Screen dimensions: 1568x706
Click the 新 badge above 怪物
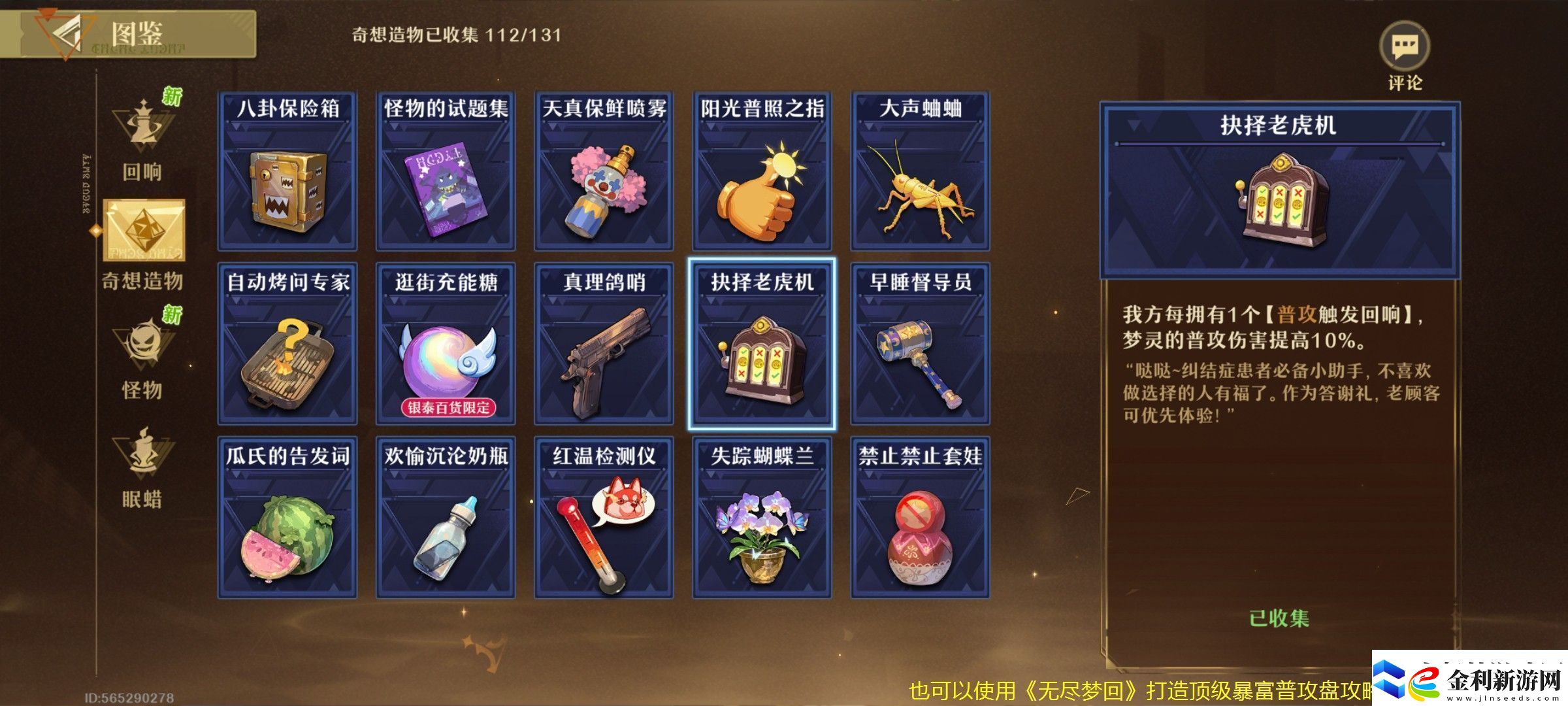click(x=171, y=312)
